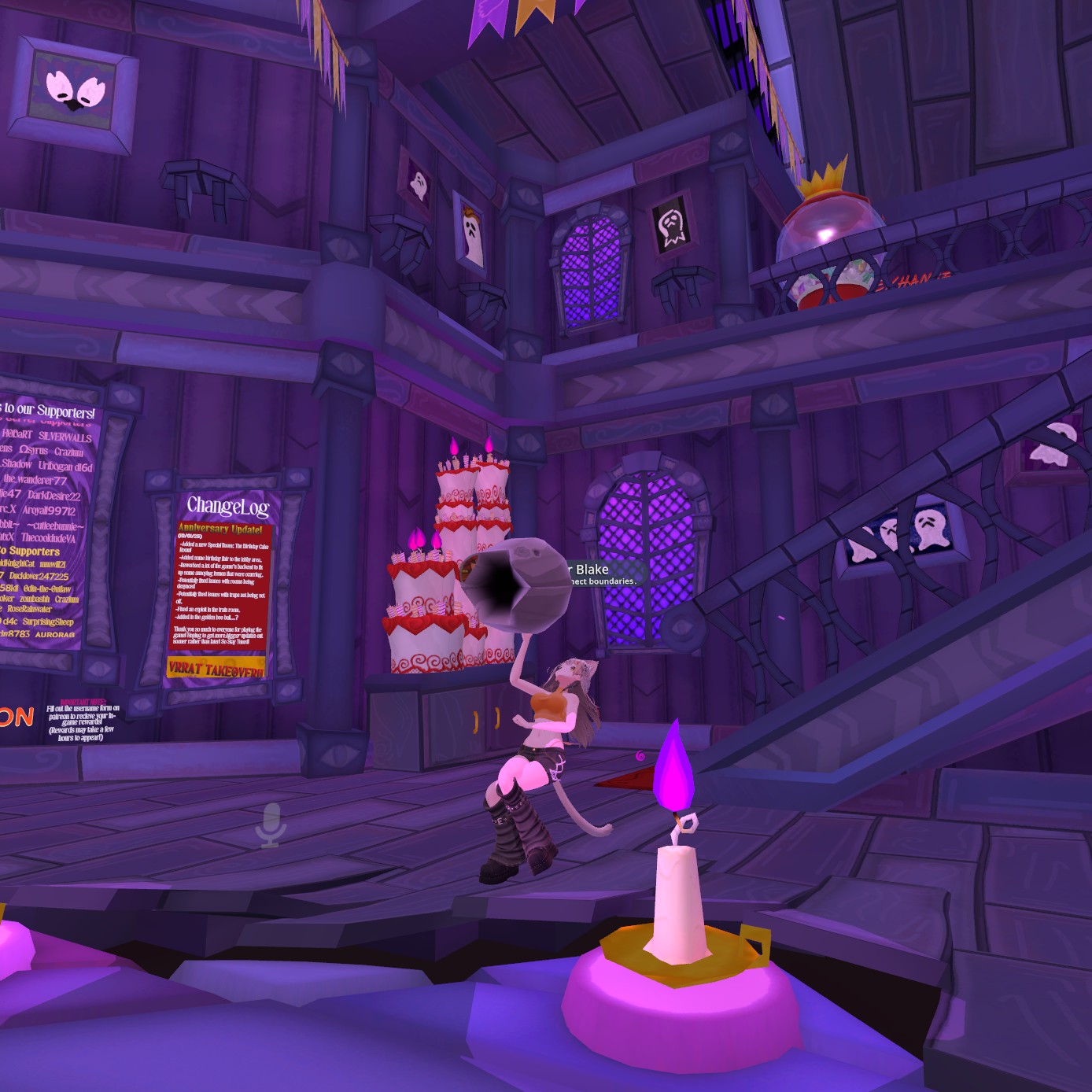Toggle the microphone mute icon
Screen dimensions: 1092x1092
(271, 825)
